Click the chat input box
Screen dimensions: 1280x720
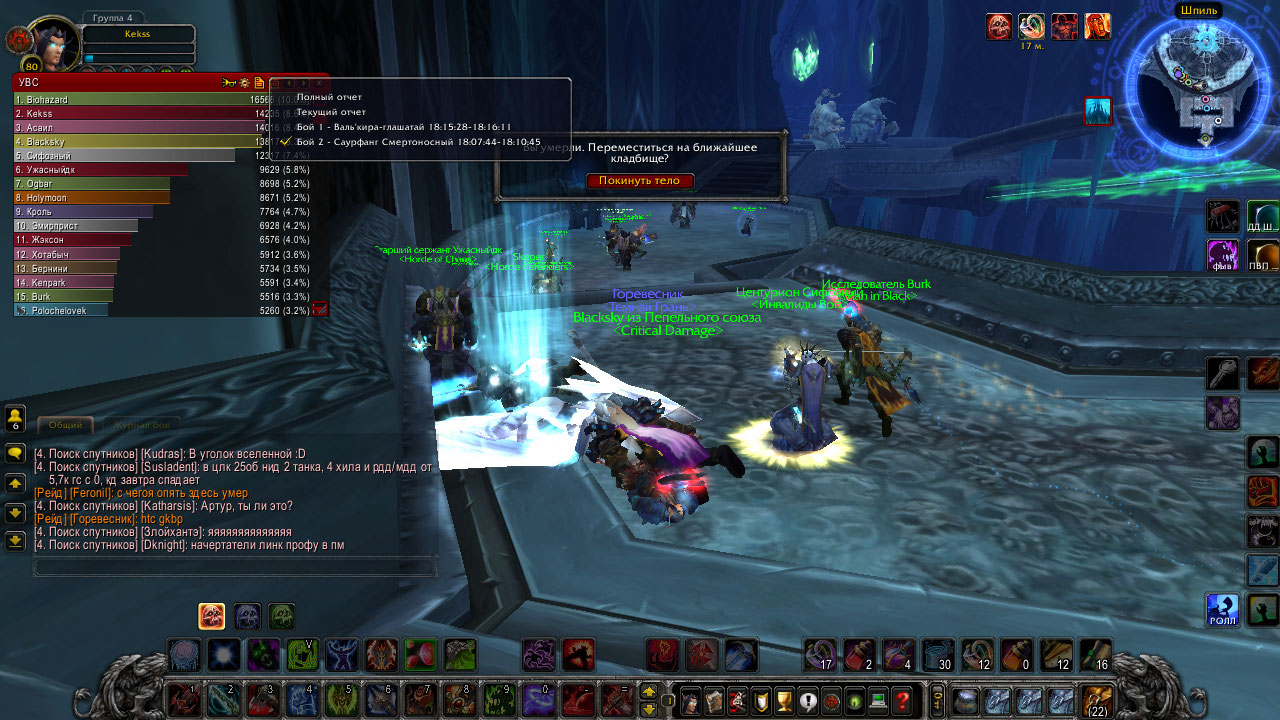235,567
